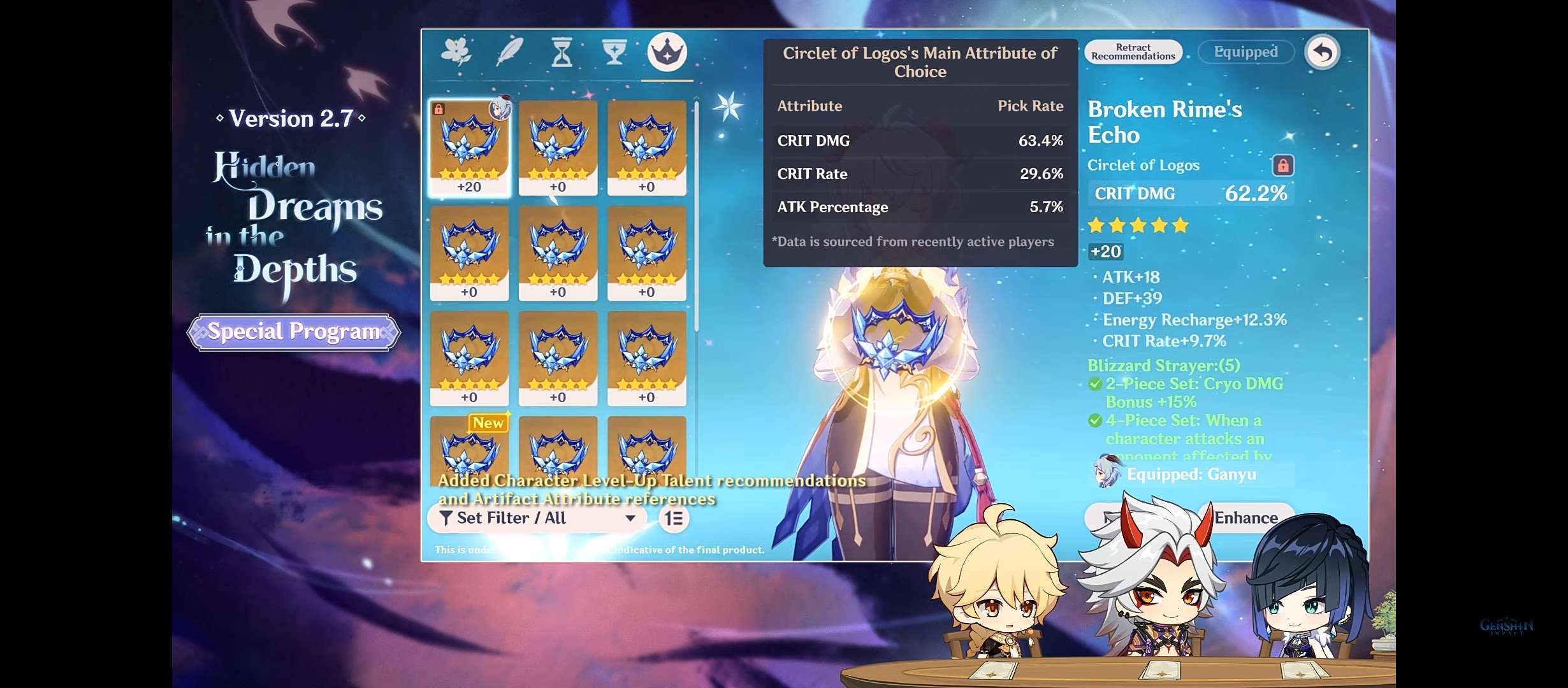The width and height of the screenshot is (1568, 688).
Task: Toggle the artifact lock icon
Action: (1282, 166)
